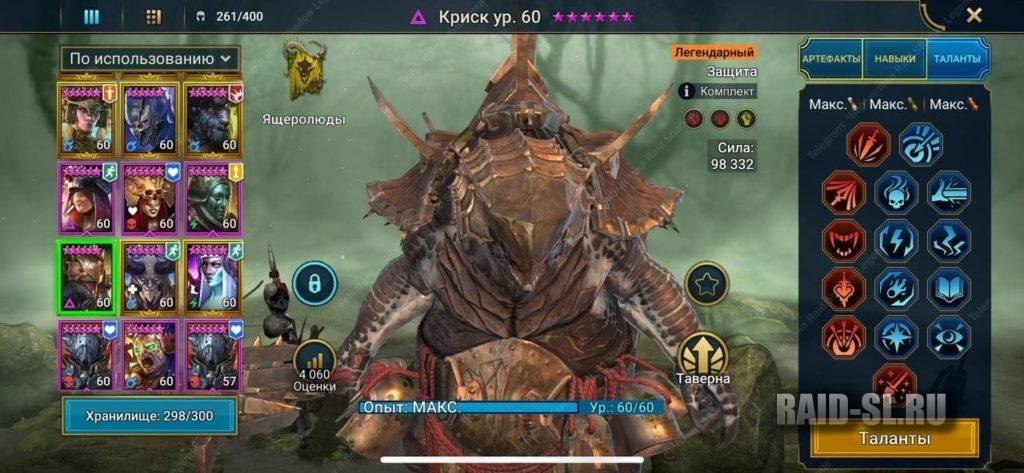Switch to the Навыки tab
The image size is (1024, 473).
[894, 60]
